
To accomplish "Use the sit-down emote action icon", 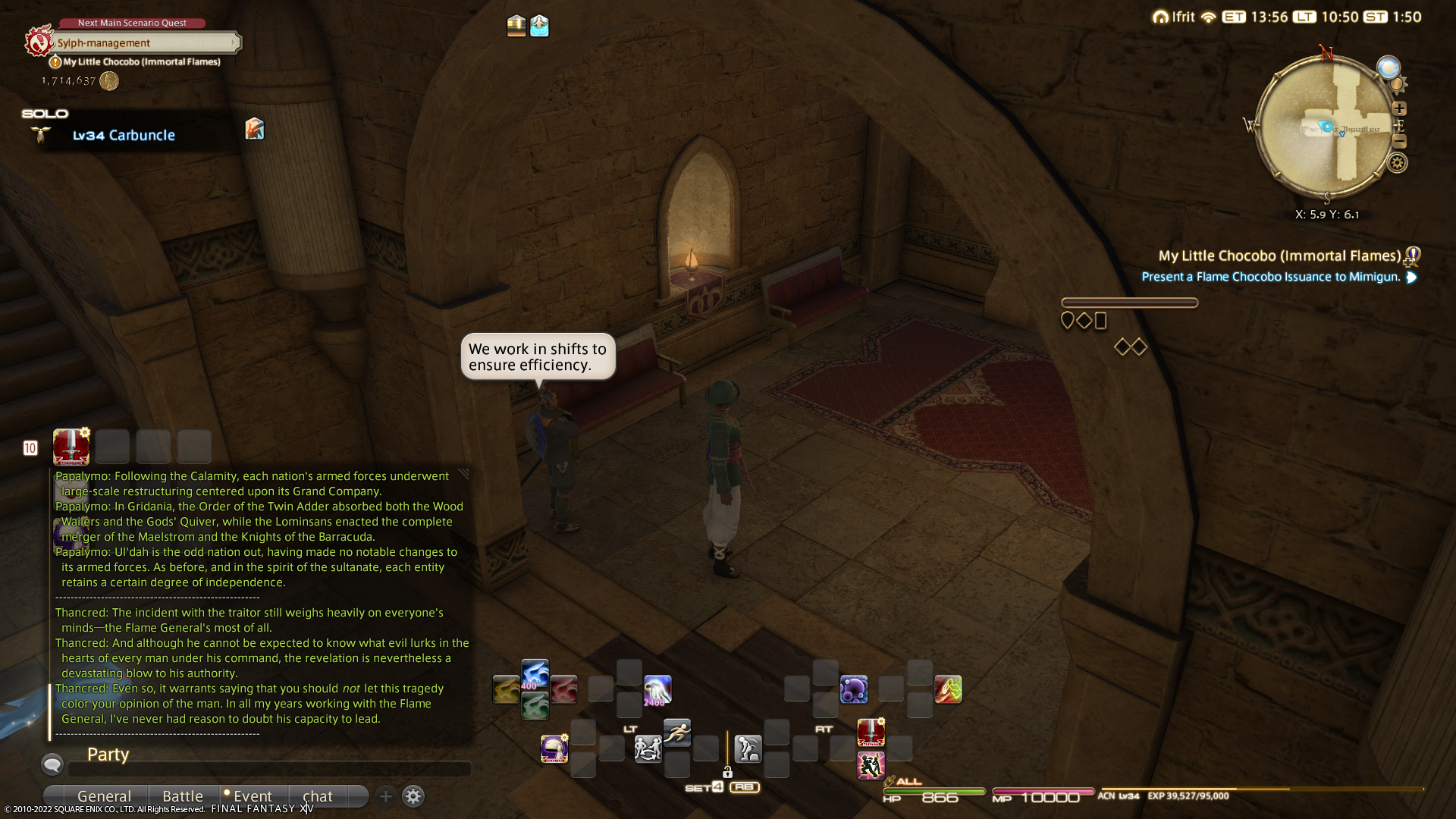I will [x=748, y=749].
